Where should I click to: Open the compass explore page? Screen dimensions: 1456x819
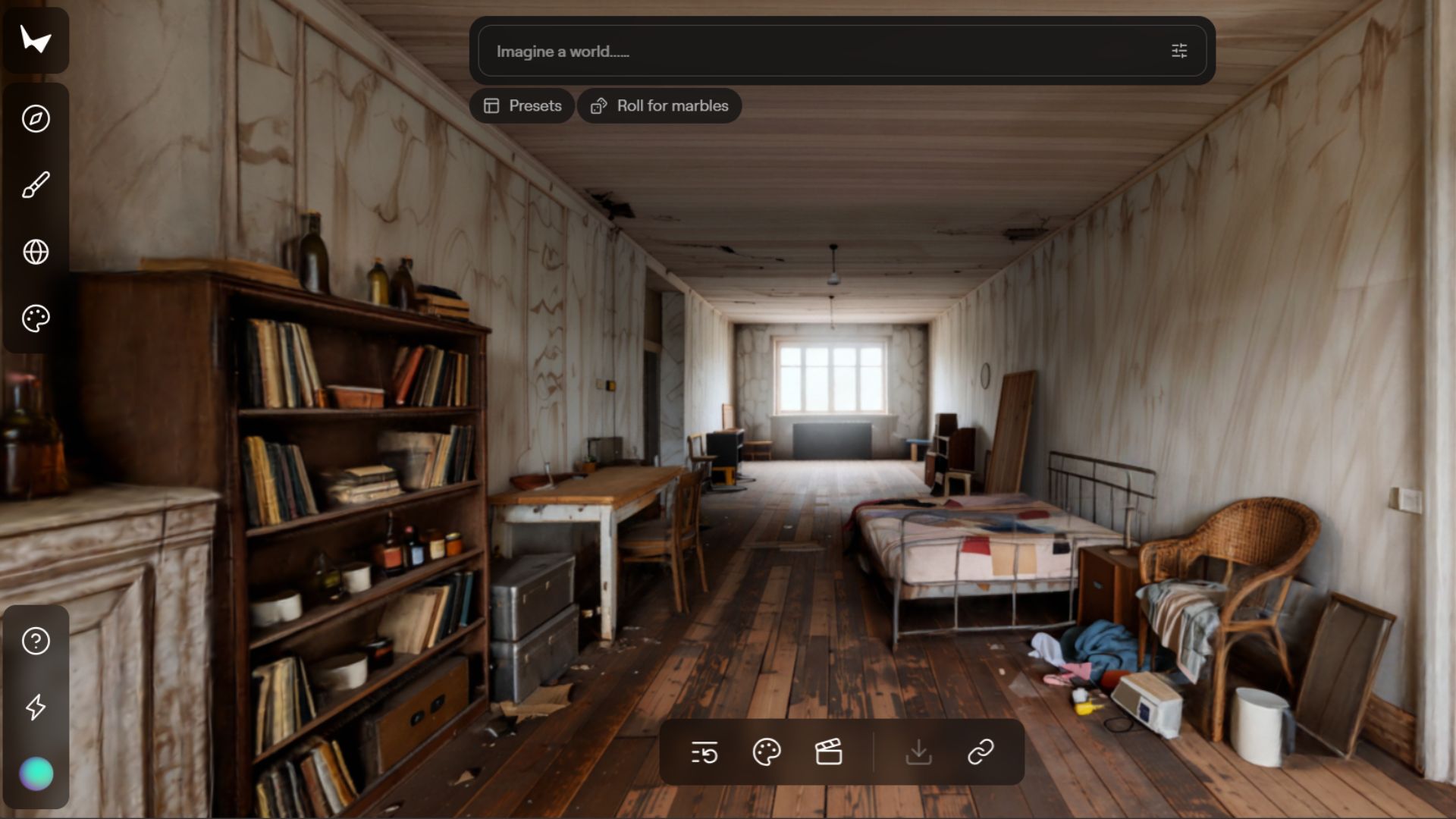click(36, 119)
